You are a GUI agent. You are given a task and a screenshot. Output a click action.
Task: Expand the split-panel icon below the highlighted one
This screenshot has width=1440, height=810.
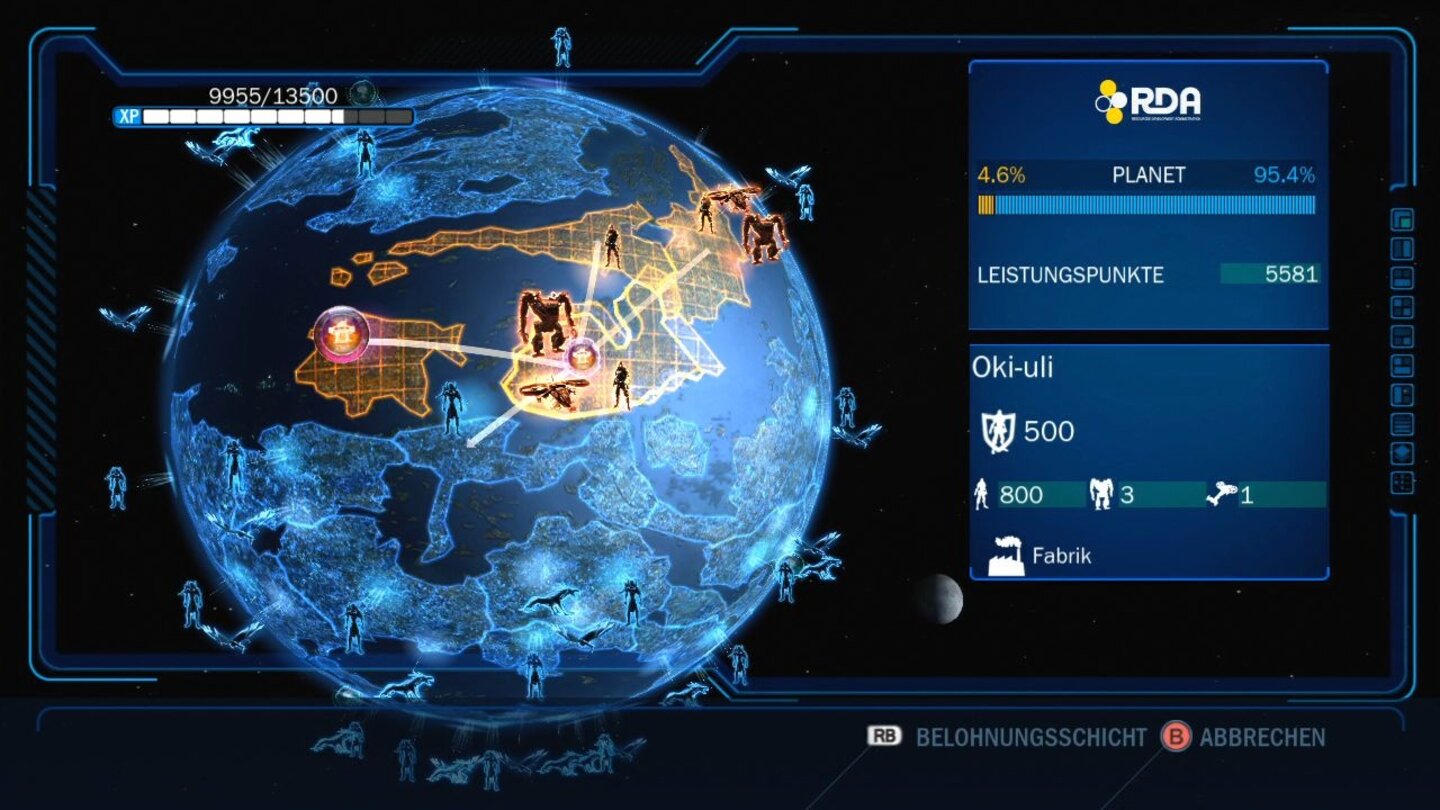point(1400,247)
